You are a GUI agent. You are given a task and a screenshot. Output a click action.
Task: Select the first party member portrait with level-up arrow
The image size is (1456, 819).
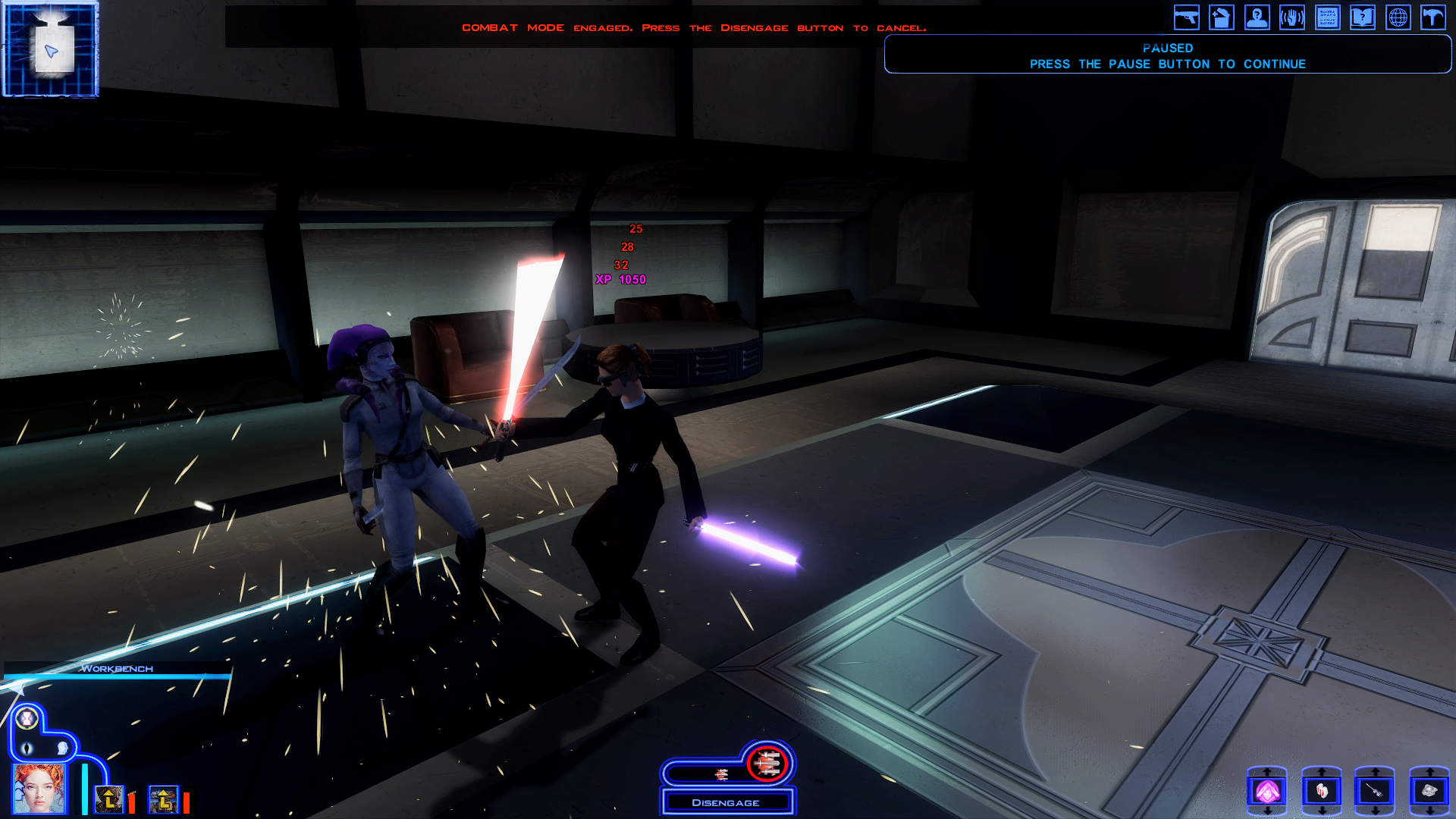coord(109,799)
